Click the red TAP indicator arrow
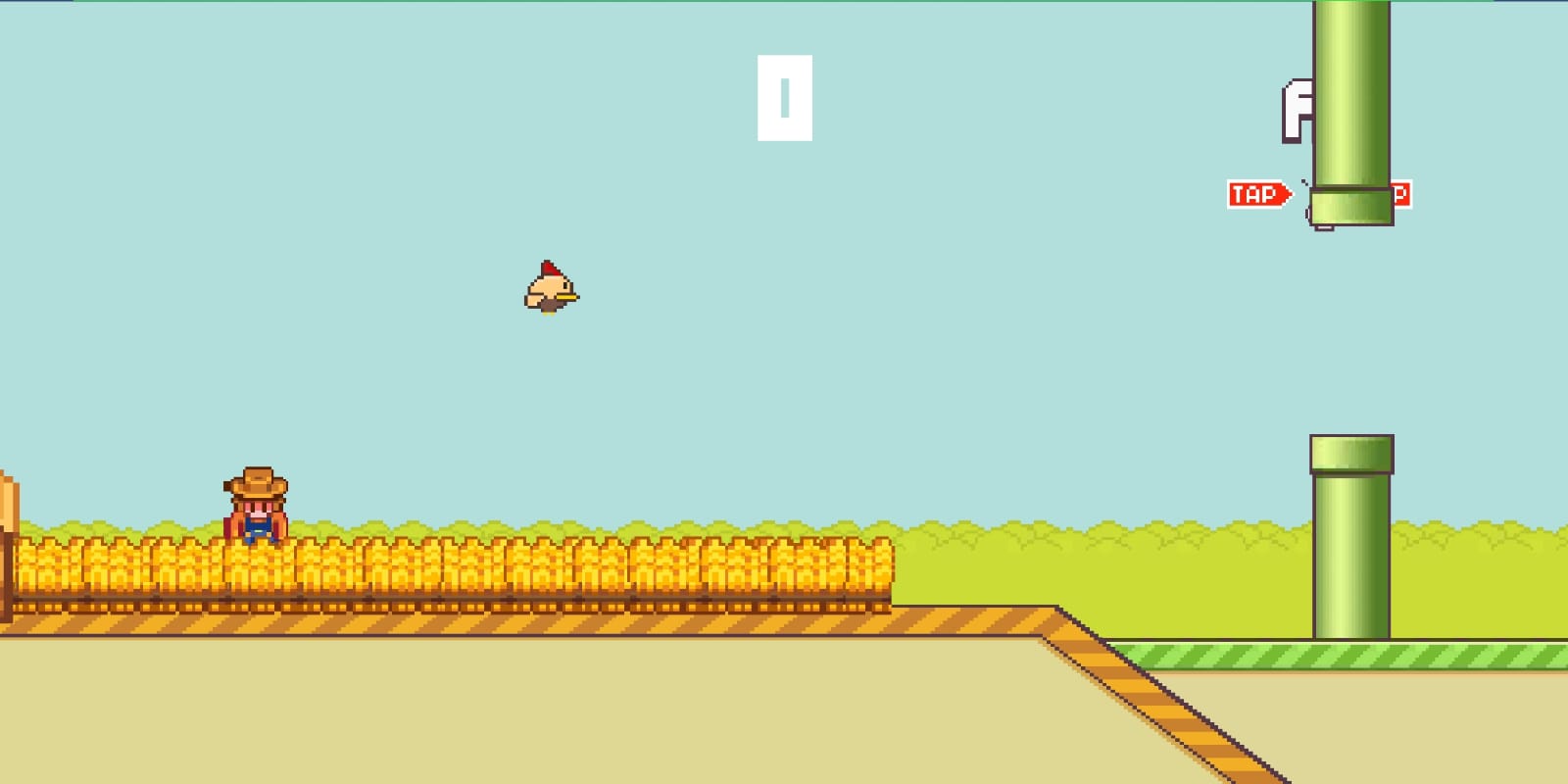The image size is (1568, 784). 1257,192
